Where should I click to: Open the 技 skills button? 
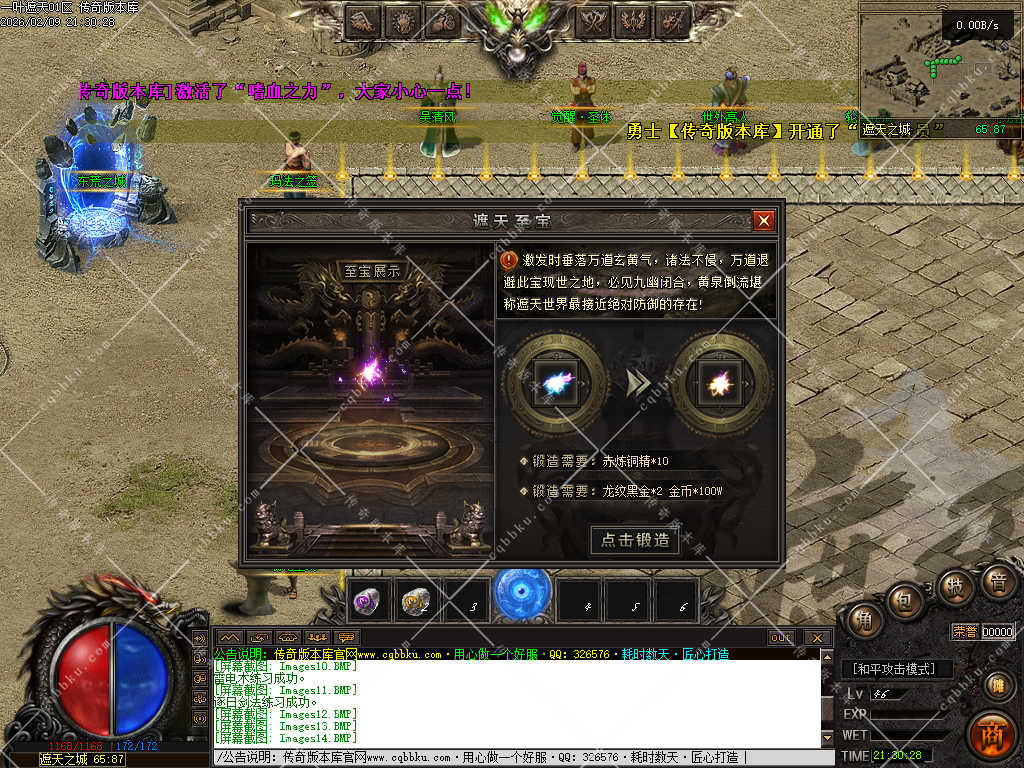point(955,586)
